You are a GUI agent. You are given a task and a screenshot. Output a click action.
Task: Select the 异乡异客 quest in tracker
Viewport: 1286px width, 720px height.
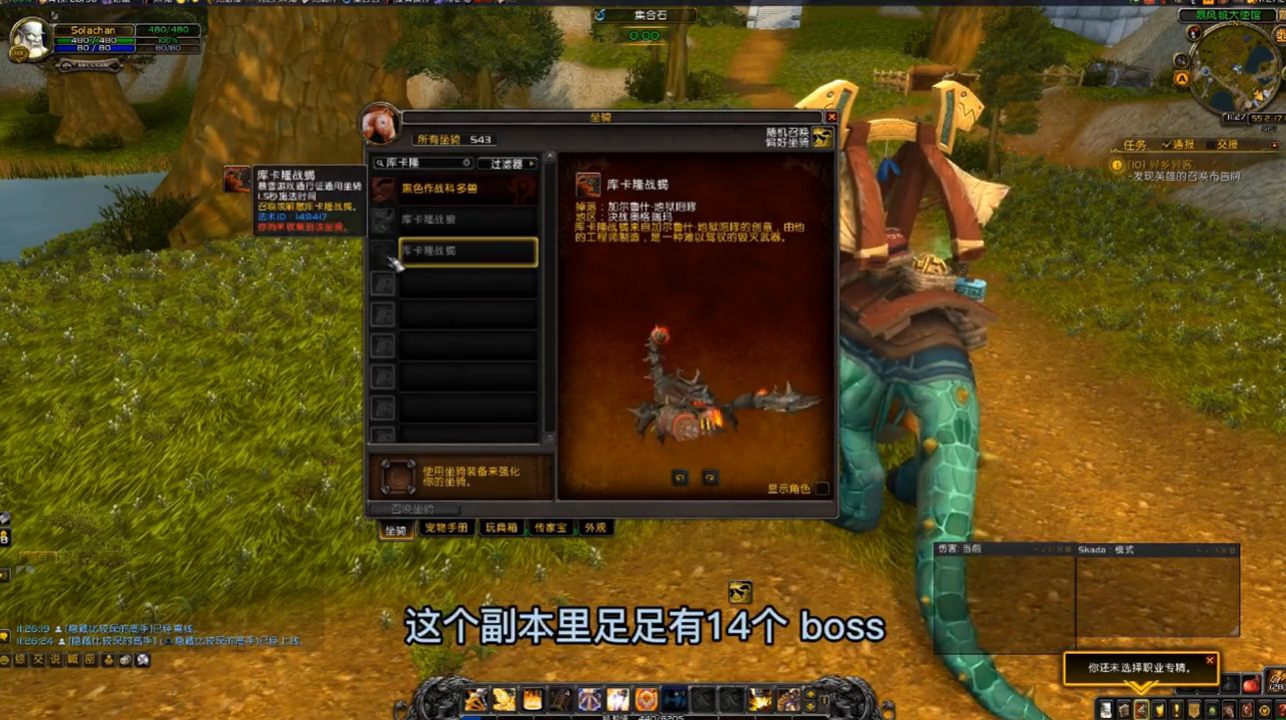click(1167, 164)
